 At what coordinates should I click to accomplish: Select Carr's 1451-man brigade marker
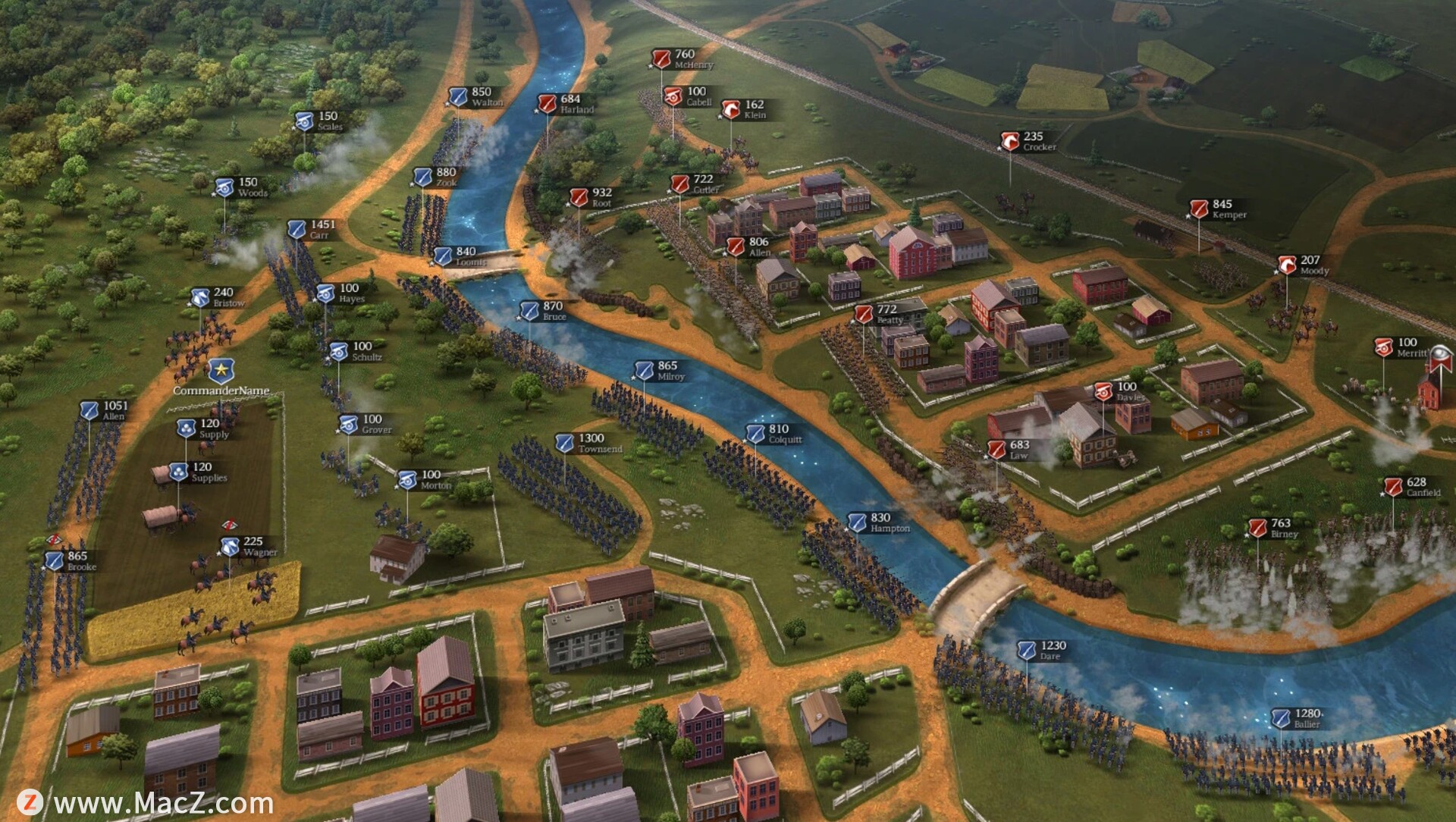pyautogui.click(x=297, y=229)
